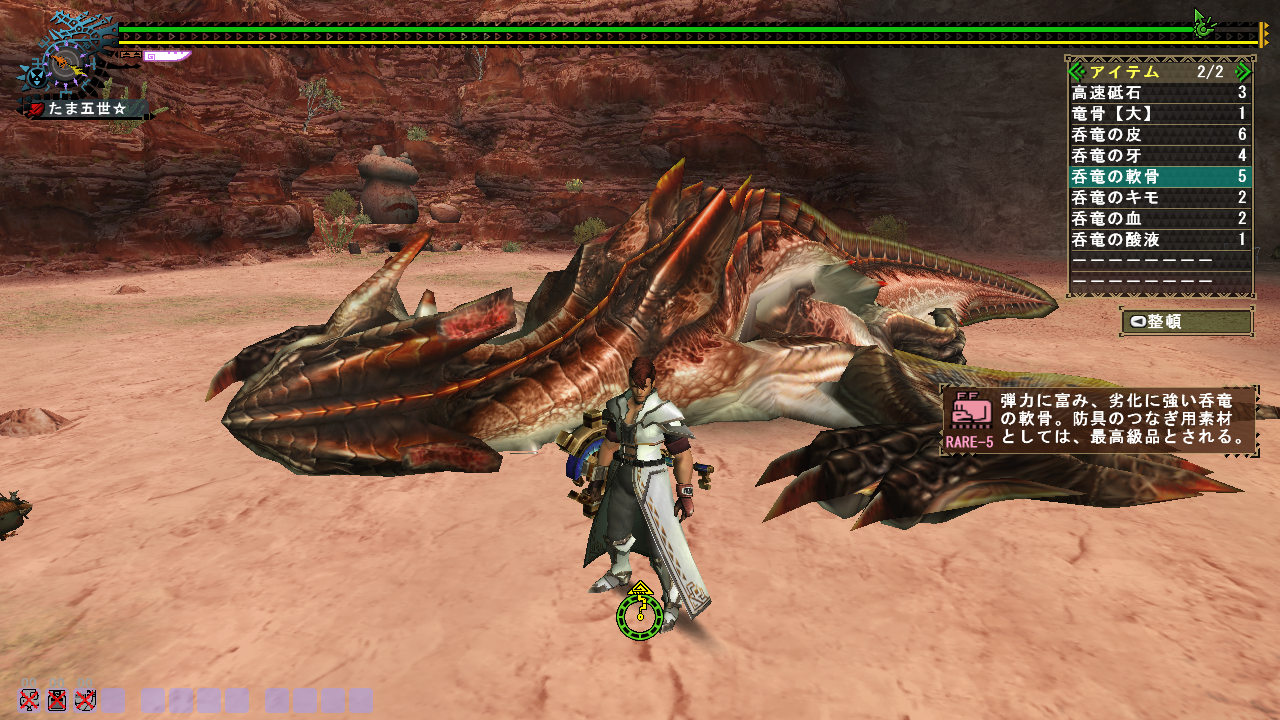Click the red sword icon beside たま五世☆
The height and width of the screenshot is (720, 1280).
(x=35, y=107)
